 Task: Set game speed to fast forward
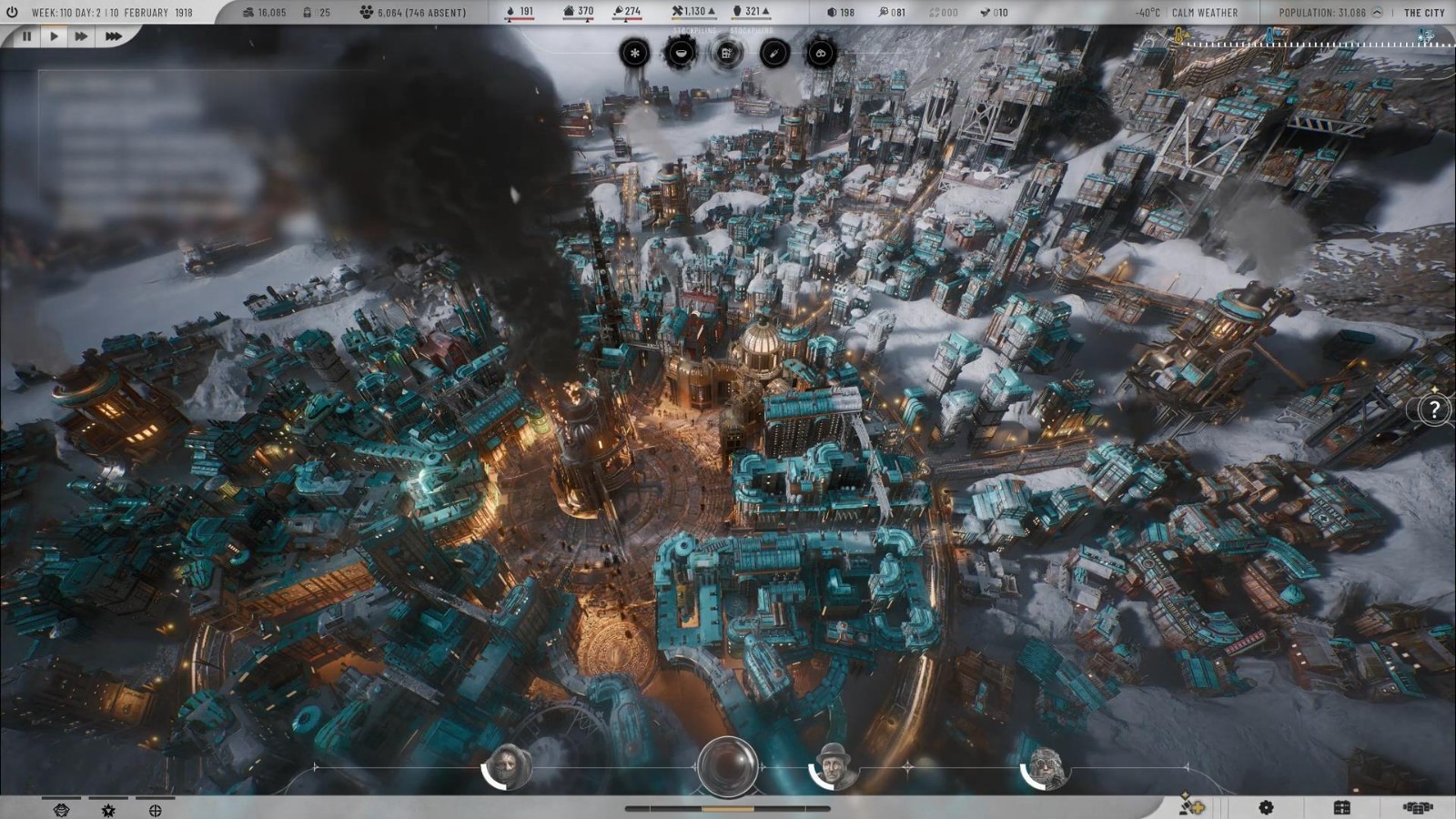coord(81,36)
